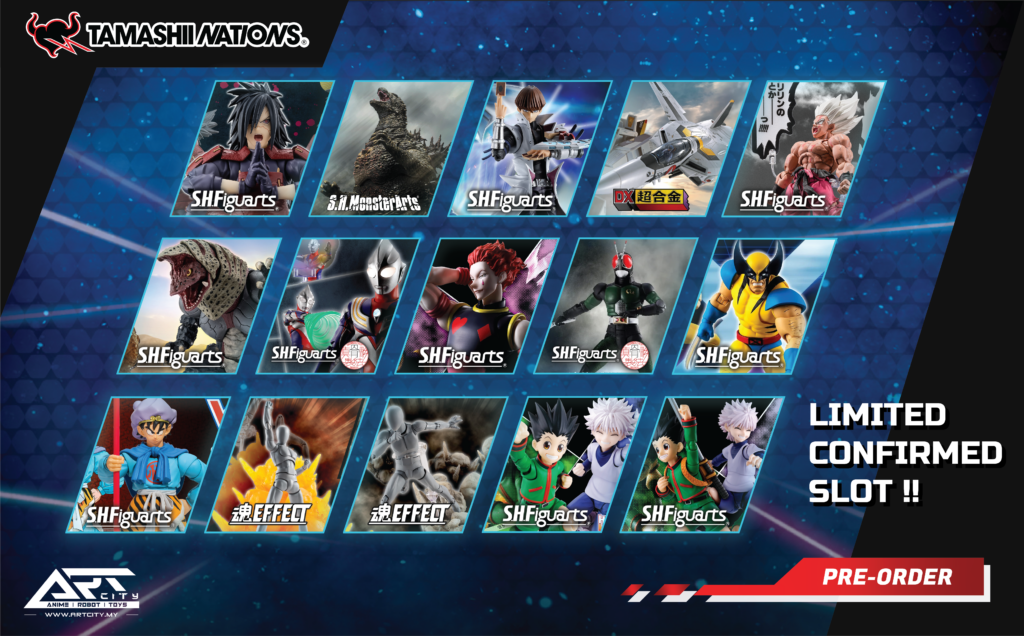
Task: Open the Godzilla S.H.MonsterArts tile
Action: [398, 148]
